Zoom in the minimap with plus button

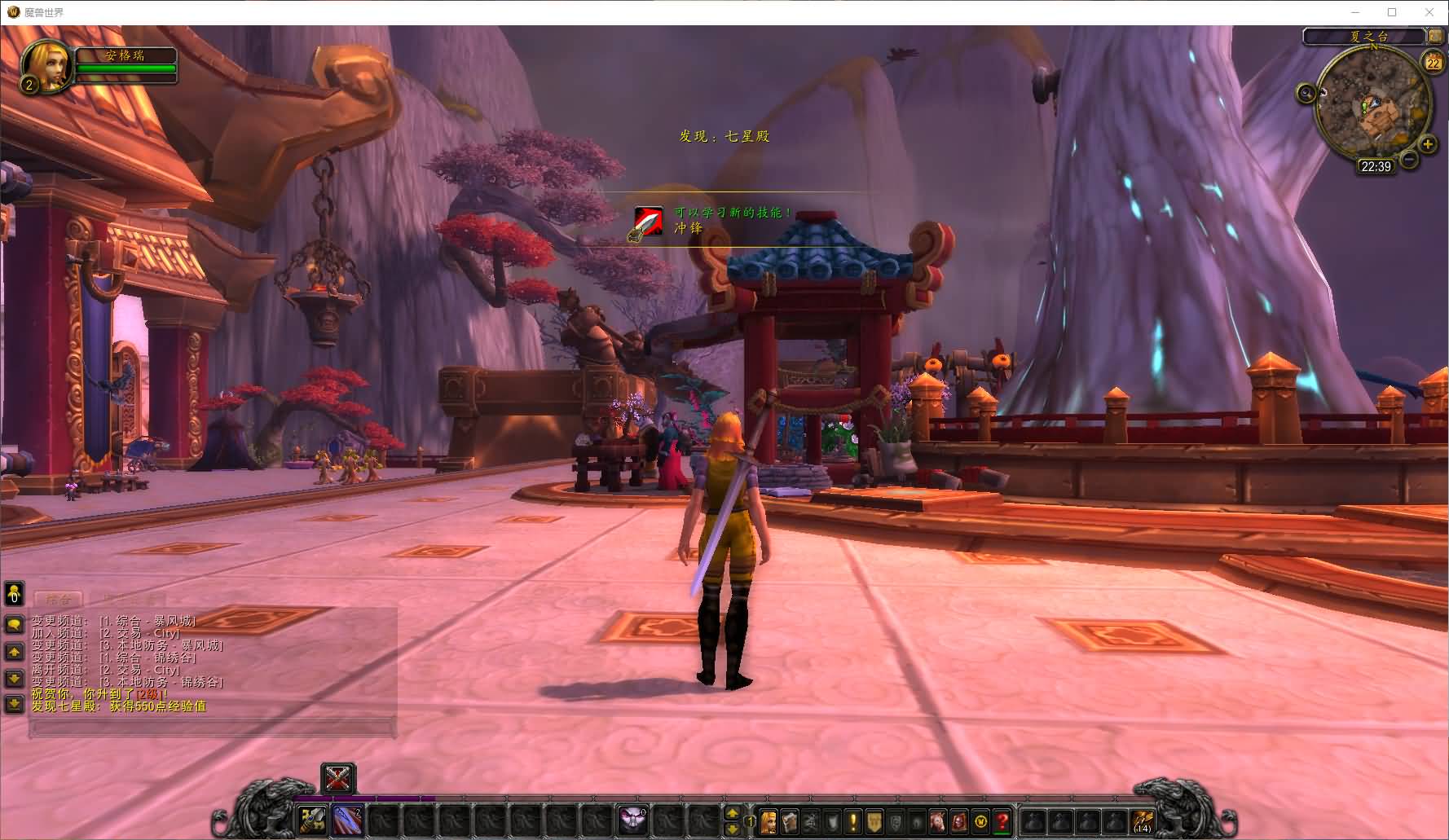click(x=1428, y=145)
